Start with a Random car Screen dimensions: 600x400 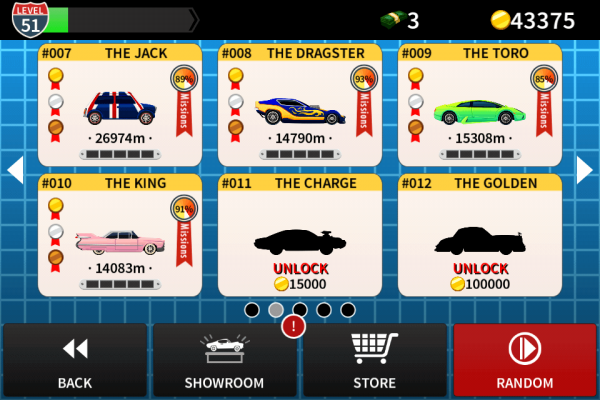pos(524,360)
